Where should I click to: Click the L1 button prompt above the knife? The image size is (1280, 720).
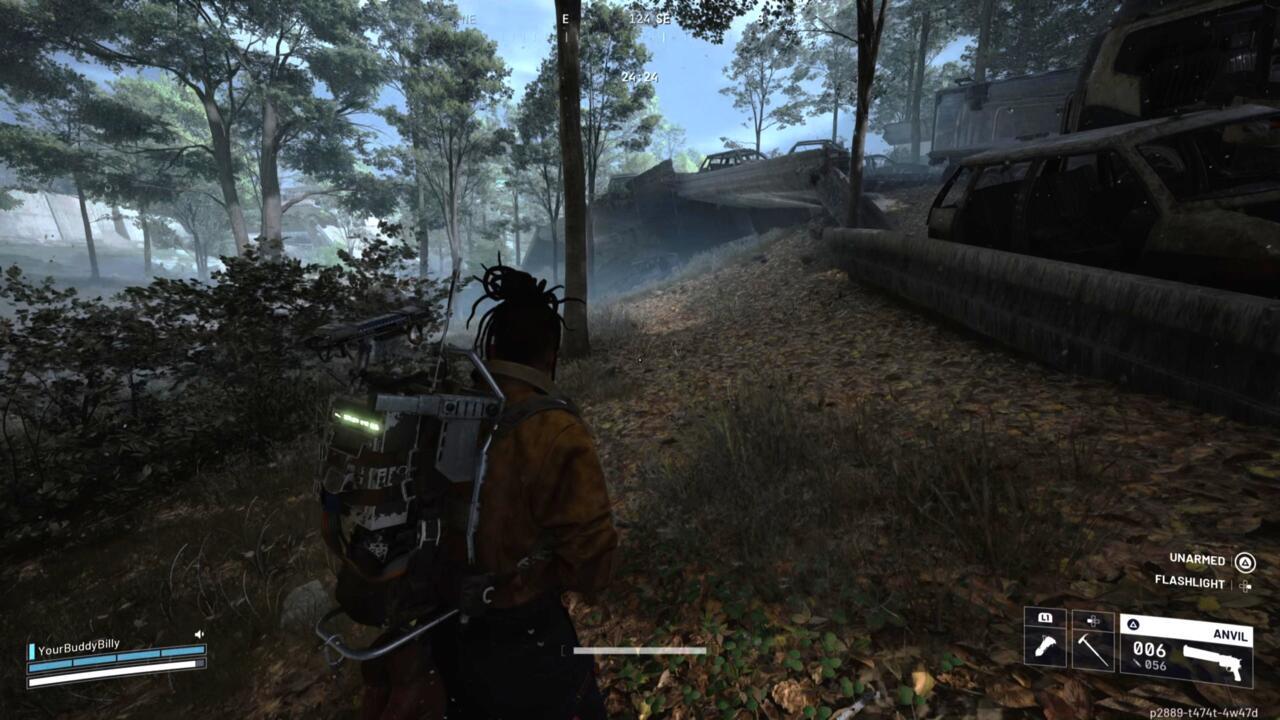pos(1044,618)
